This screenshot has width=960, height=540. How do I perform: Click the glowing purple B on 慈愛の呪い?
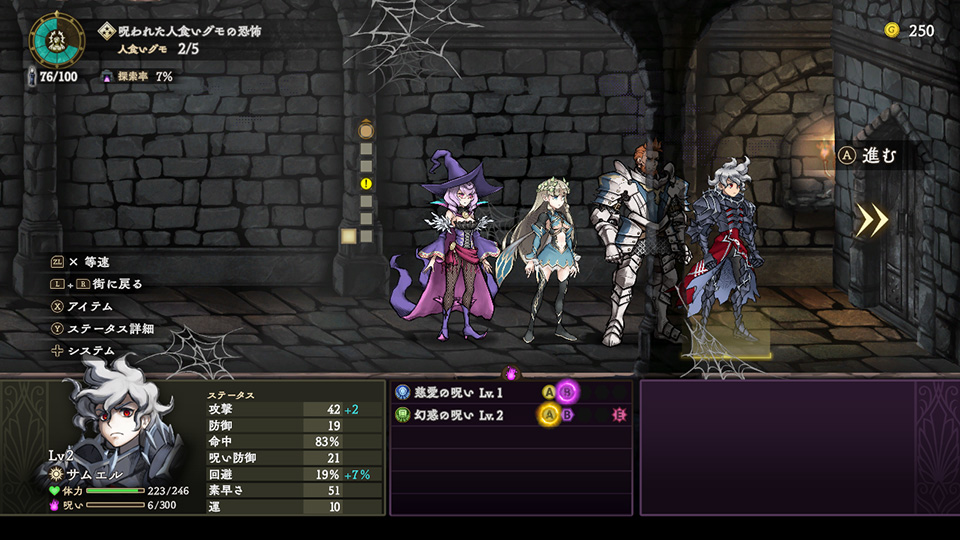click(x=568, y=392)
